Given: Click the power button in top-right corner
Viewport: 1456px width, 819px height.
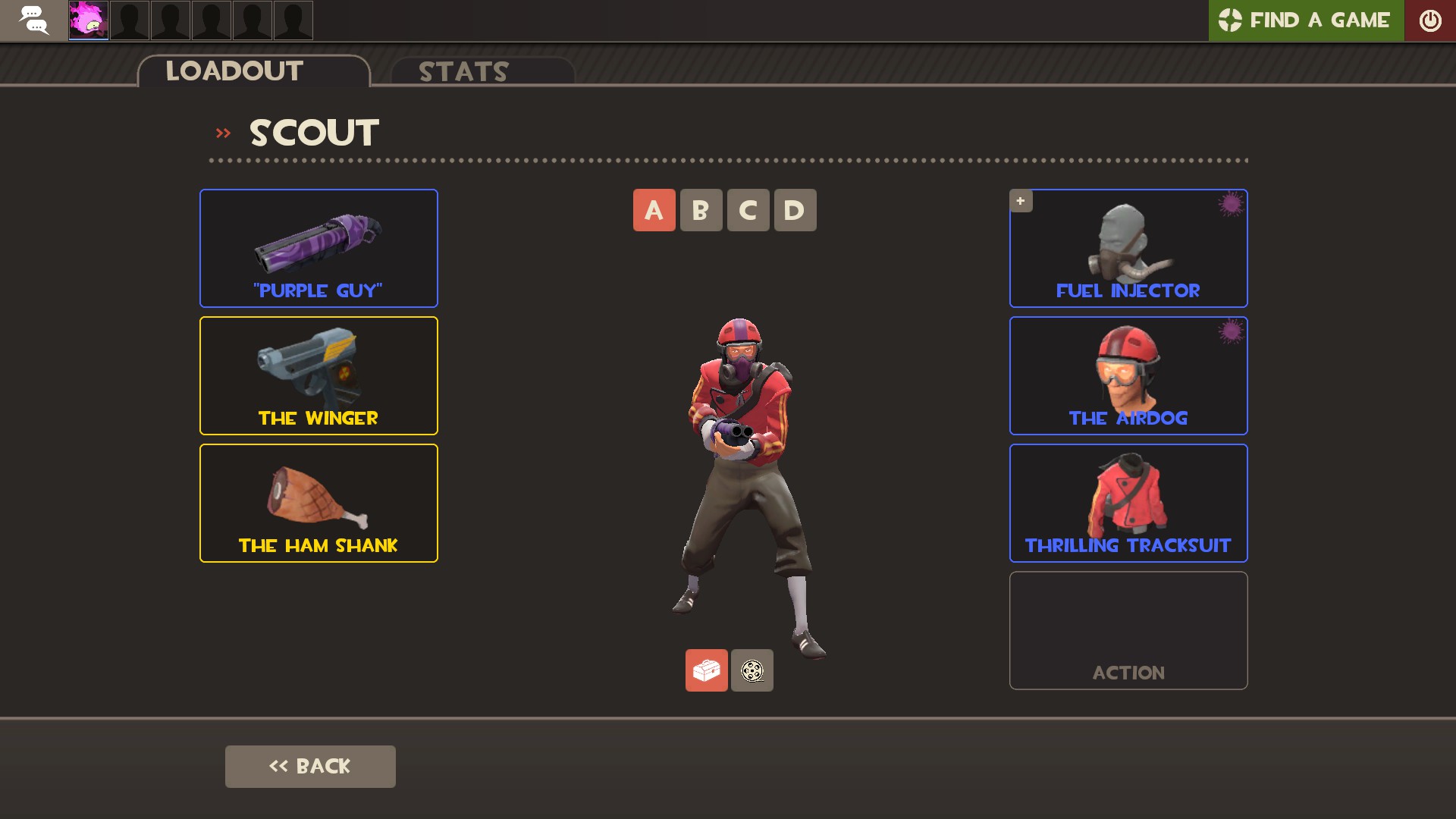Looking at the screenshot, I should (x=1431, y=20).
